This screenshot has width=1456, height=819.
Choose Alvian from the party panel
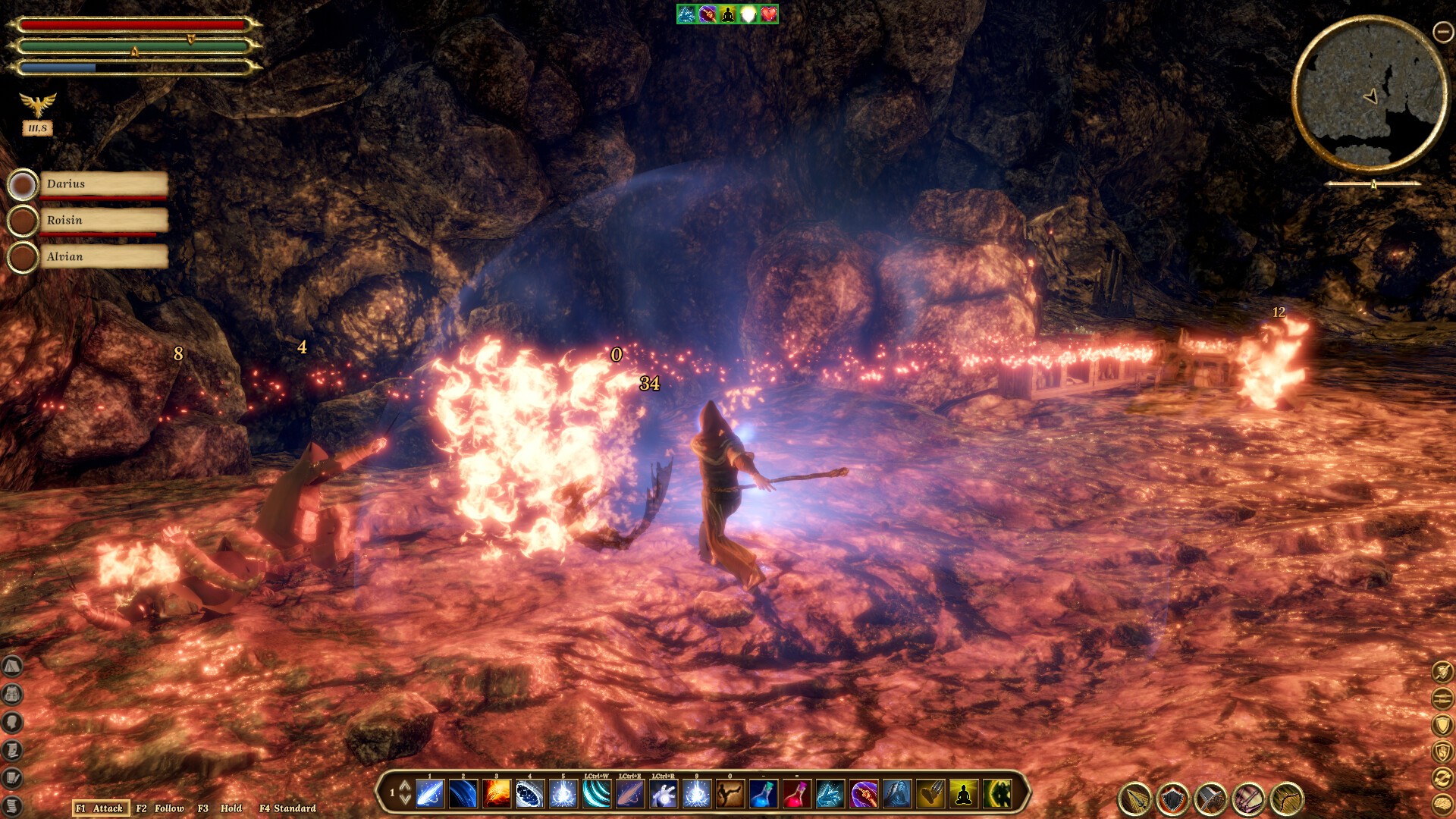pos(103,257)
